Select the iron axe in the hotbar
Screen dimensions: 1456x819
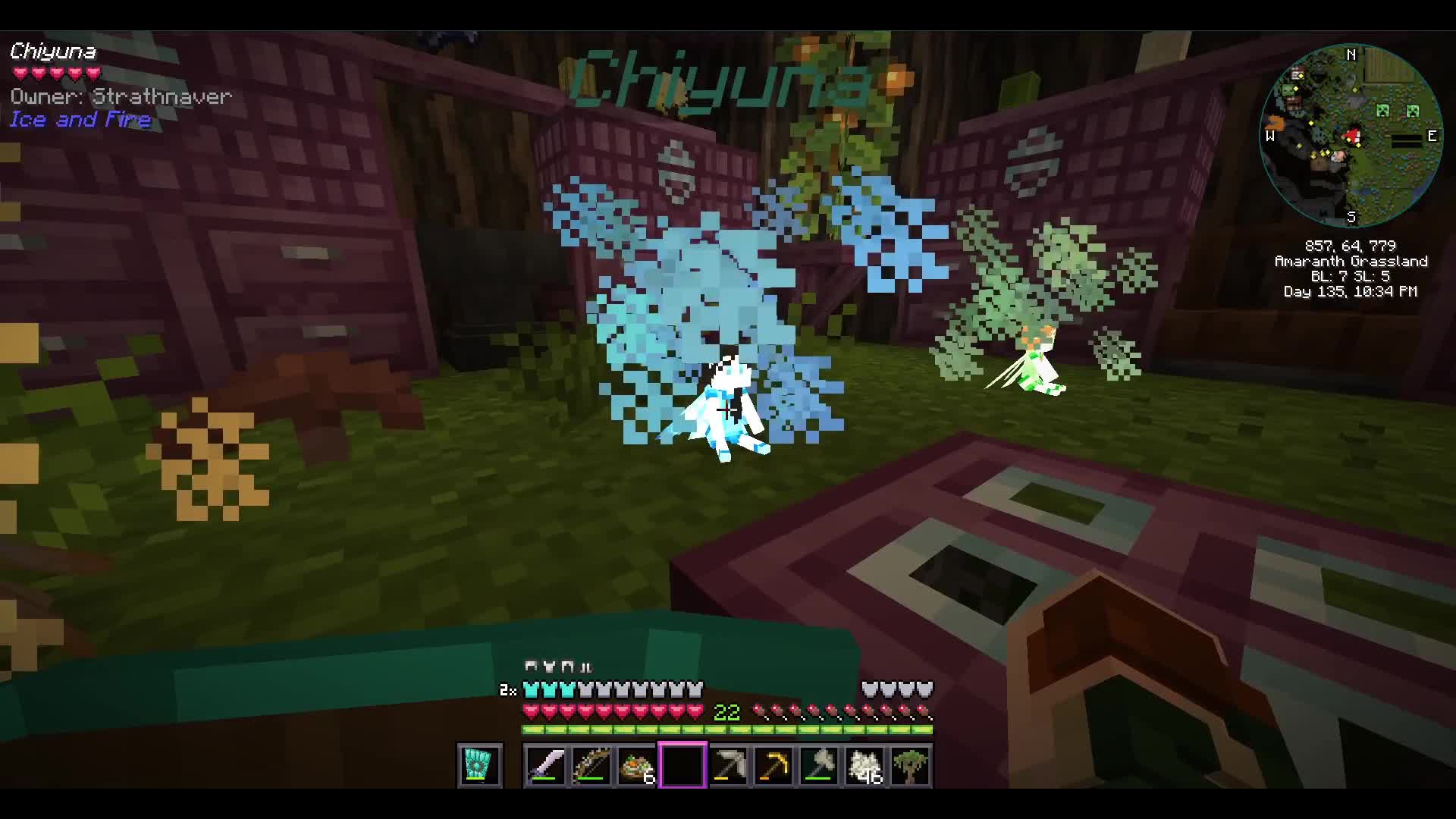click(x=819, y=766)
